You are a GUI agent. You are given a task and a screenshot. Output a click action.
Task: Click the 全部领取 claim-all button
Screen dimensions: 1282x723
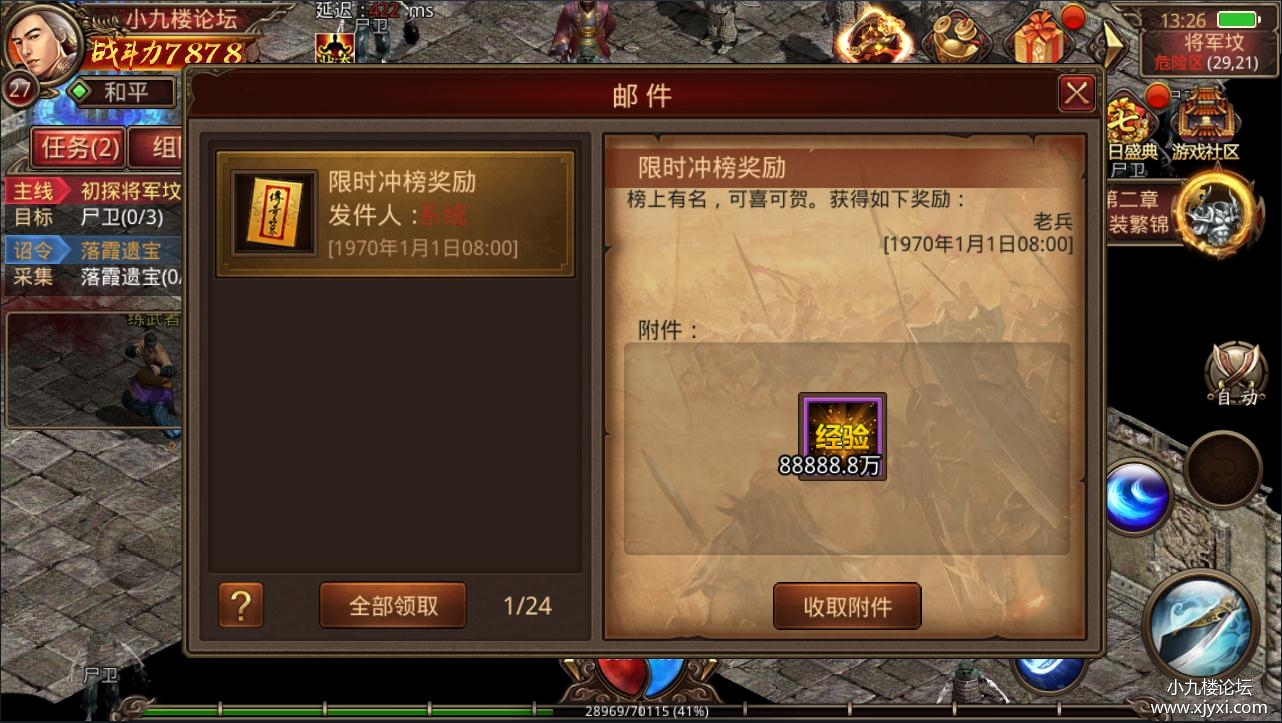(x=392, y=605)
